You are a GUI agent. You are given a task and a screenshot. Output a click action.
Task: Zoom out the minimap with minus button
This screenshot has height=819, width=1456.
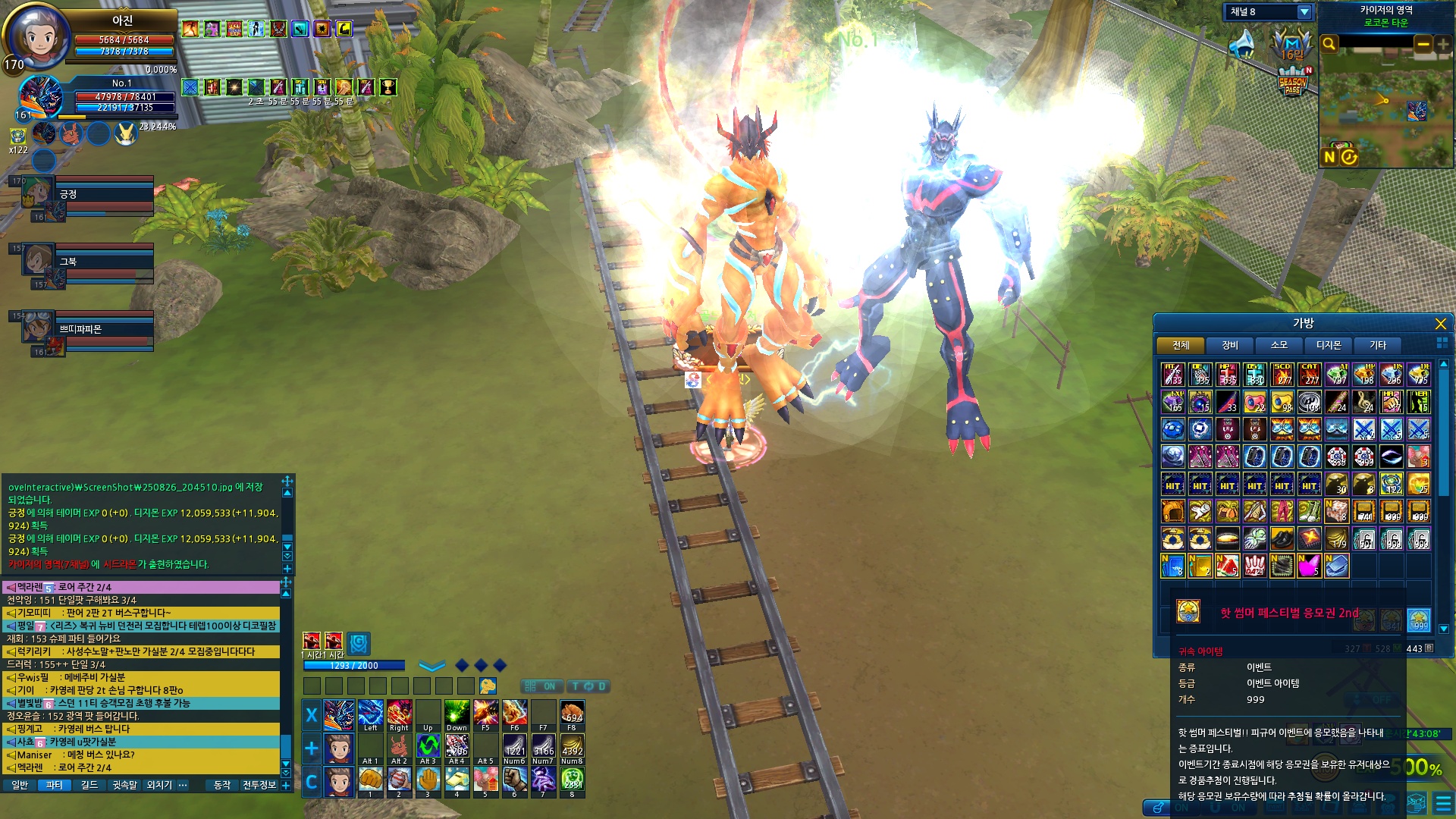click(x=1423, y=44)
